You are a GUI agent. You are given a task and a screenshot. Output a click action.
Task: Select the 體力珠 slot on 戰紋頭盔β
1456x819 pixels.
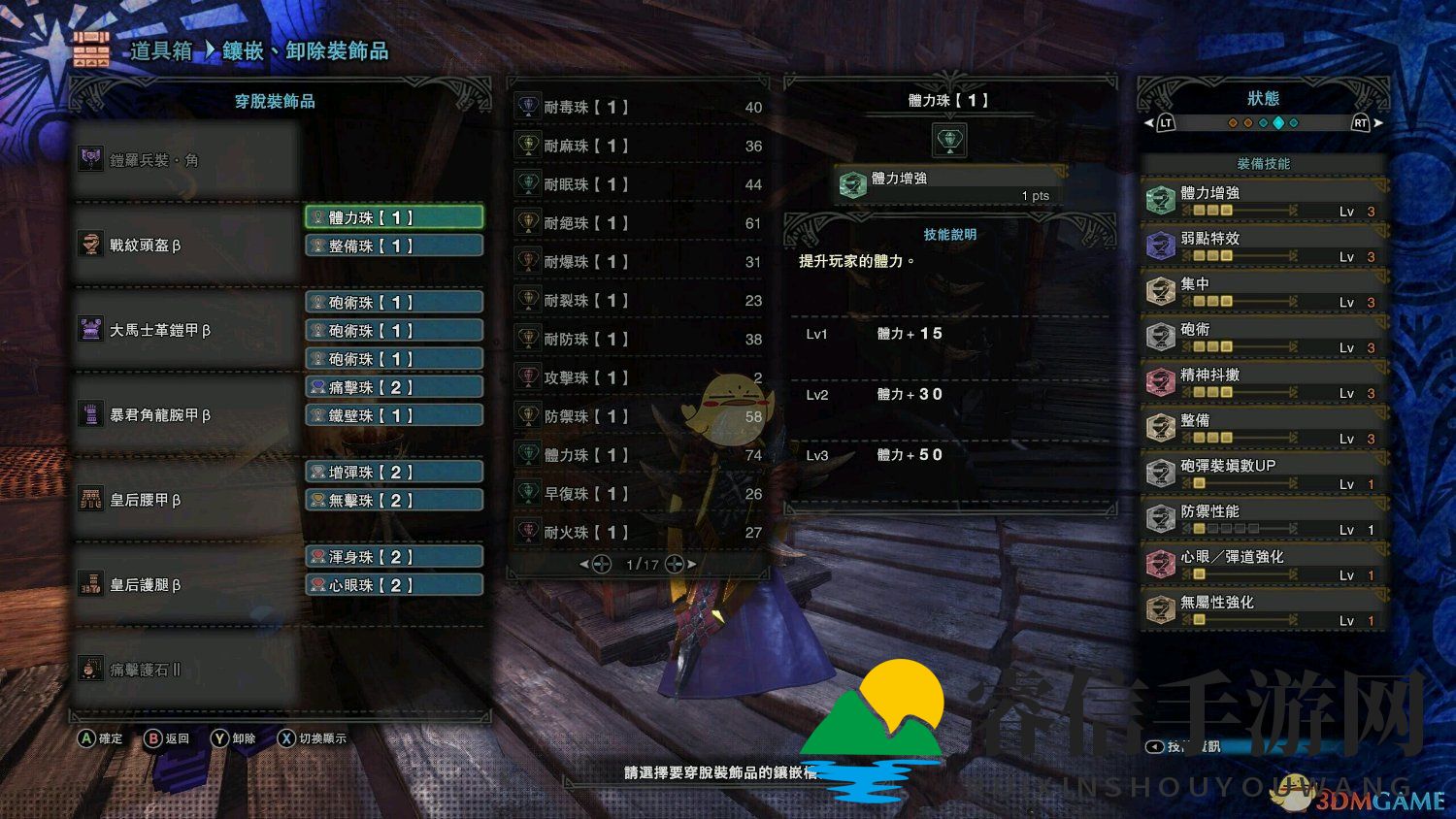[x=394, y=217]
